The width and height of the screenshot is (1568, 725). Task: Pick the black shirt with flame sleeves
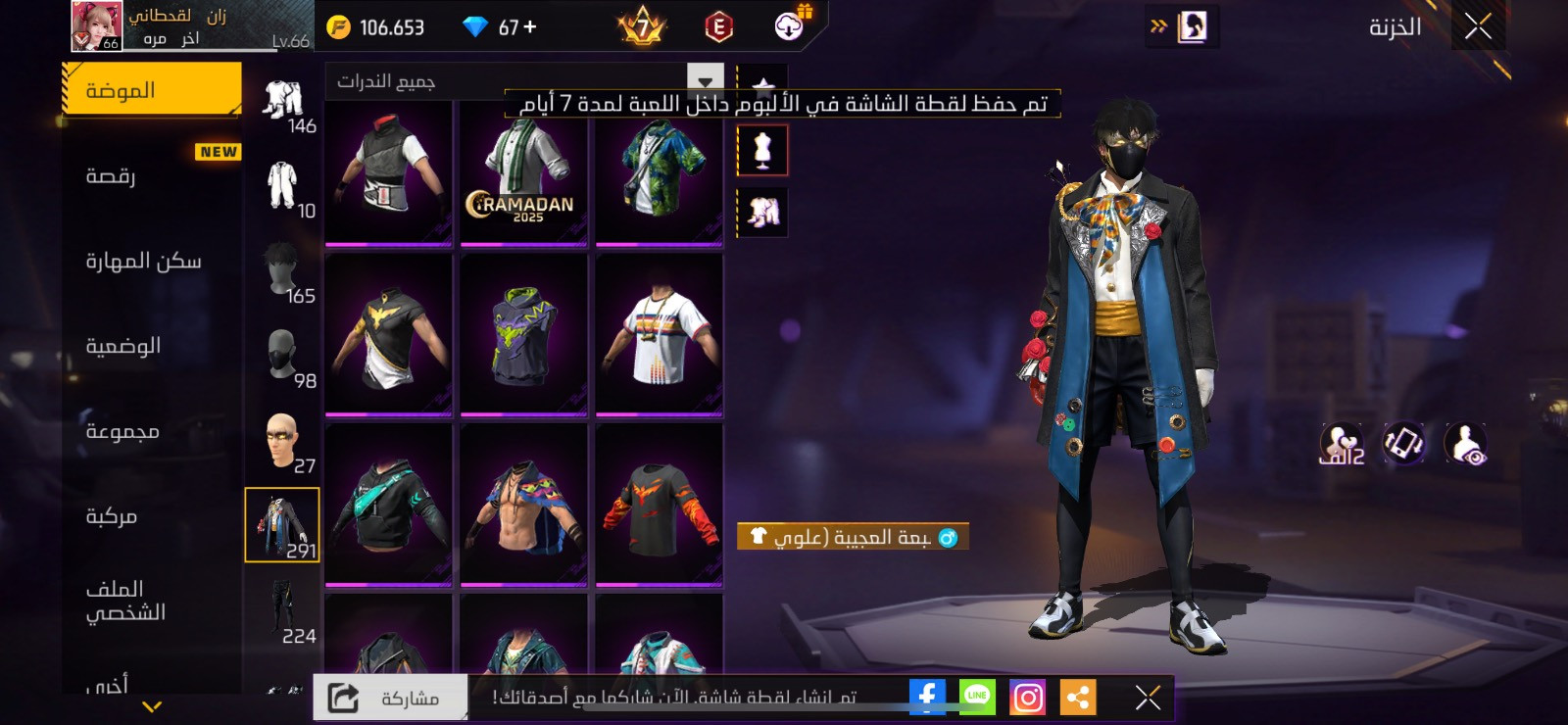coord(659,506)
